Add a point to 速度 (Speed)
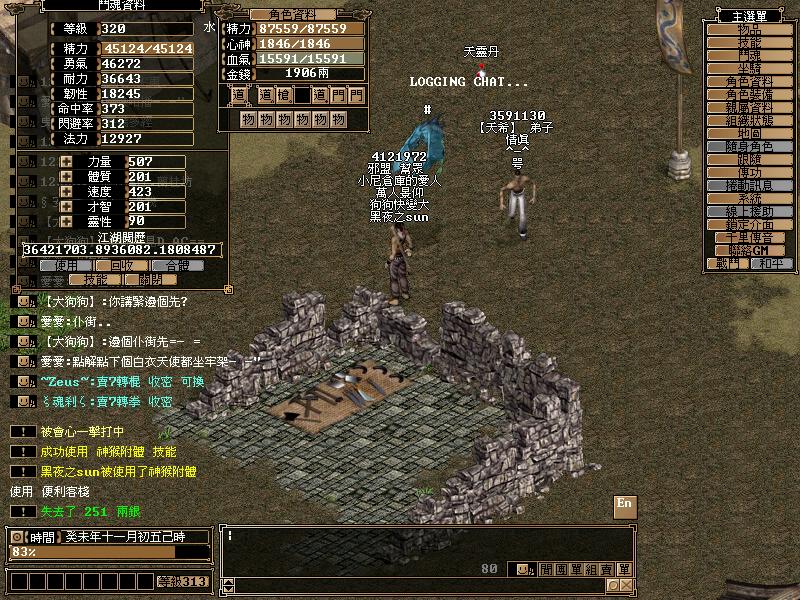800x600 pixels. point(67,192)
